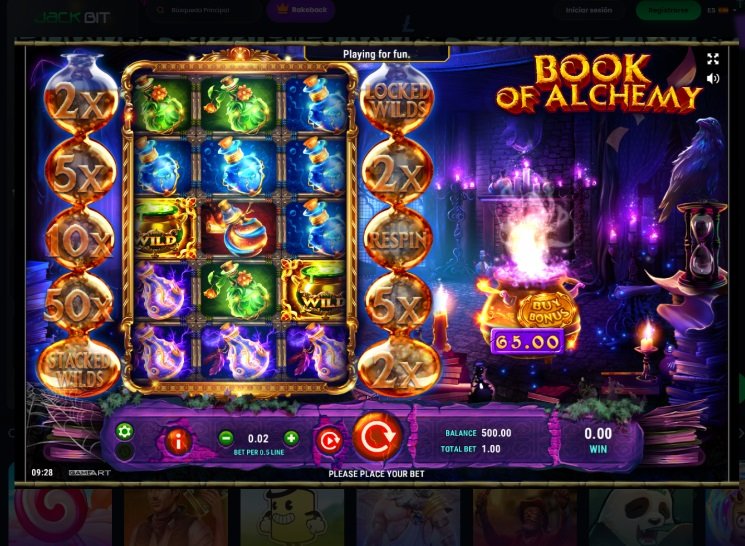This screenshot has height=546, width=745.
Task: Click the Registrarse button on the site header
Action: tap(668, 11)
